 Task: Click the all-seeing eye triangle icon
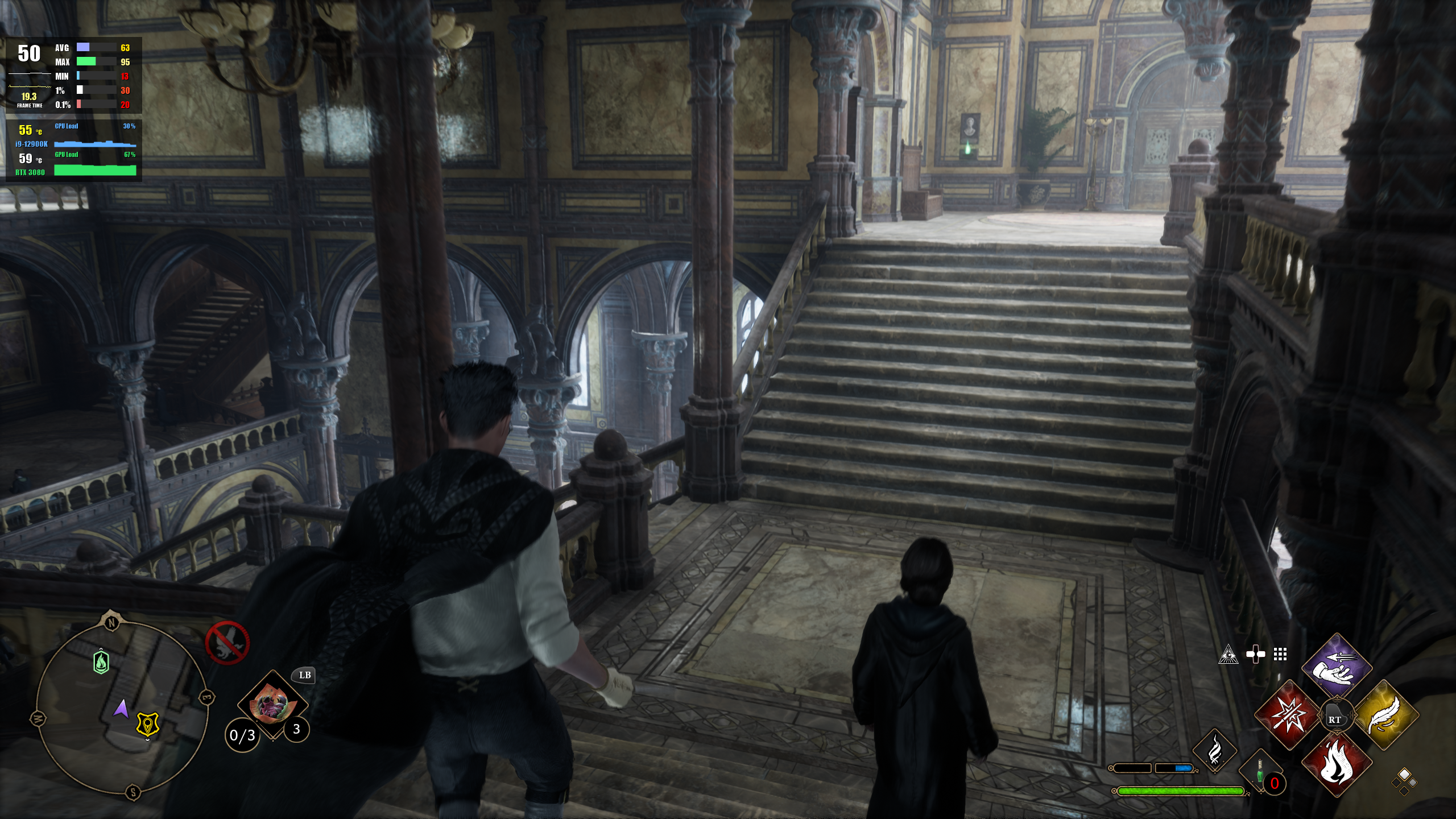tap(1228, 655)
